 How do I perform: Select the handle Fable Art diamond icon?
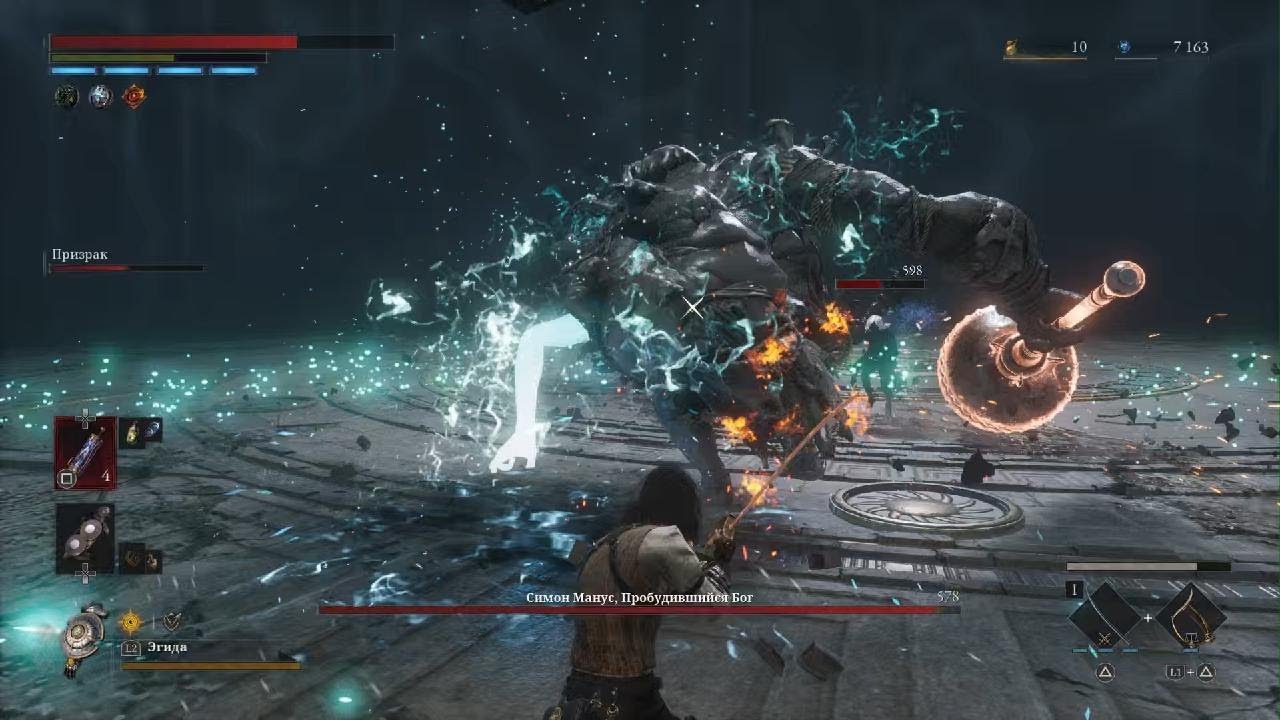point(1190,614)
